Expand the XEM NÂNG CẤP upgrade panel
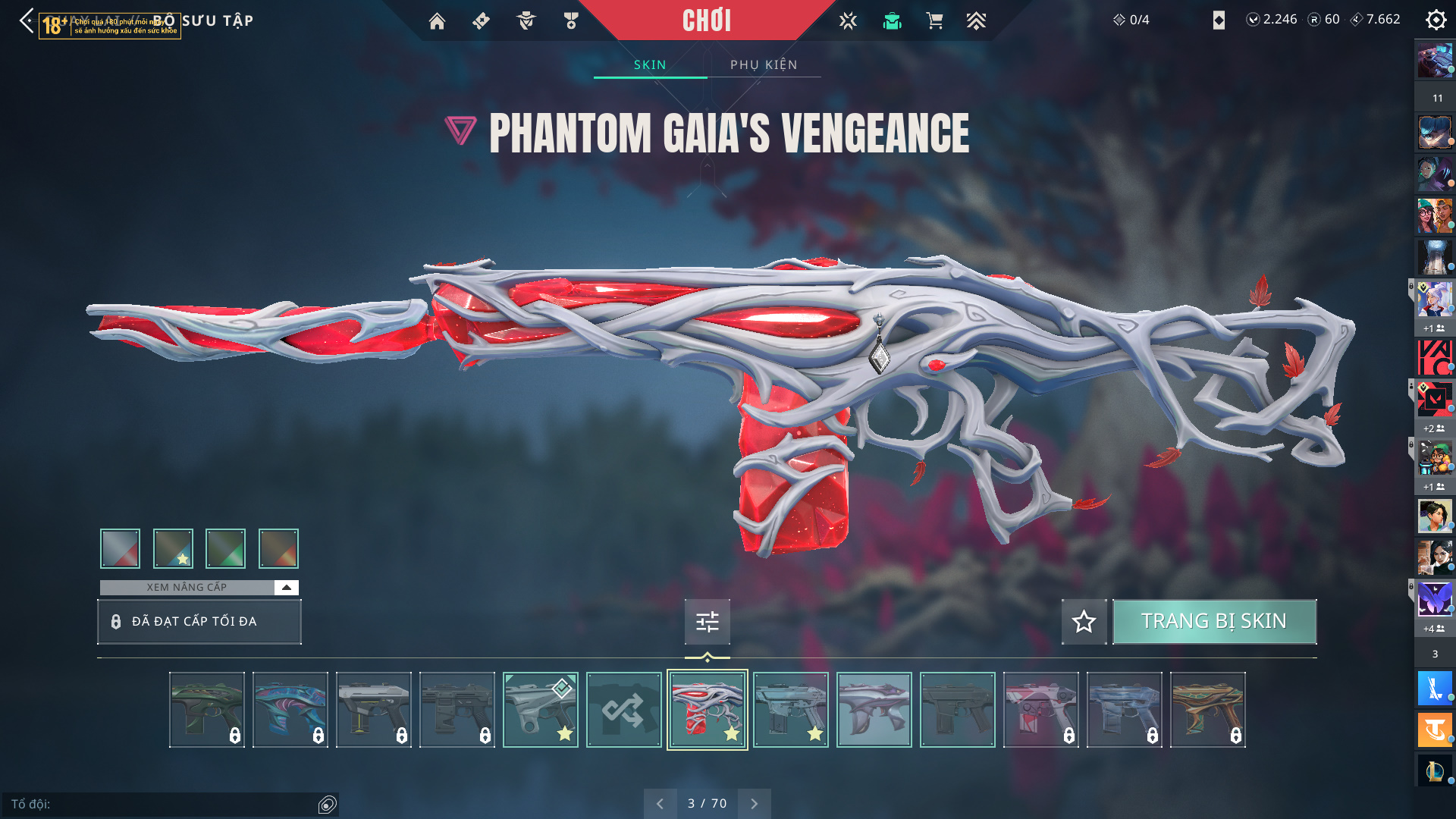 pyautogui.click(x=286, y=588)
